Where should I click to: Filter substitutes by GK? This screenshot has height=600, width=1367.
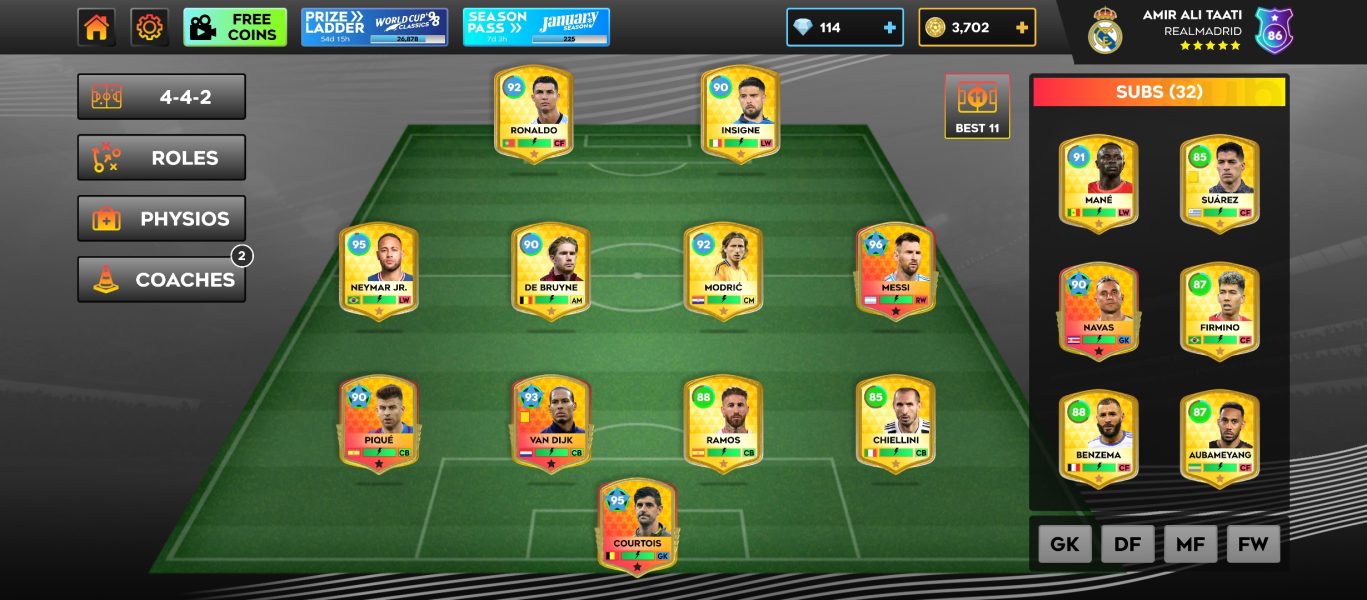(x=1064, y=544)
